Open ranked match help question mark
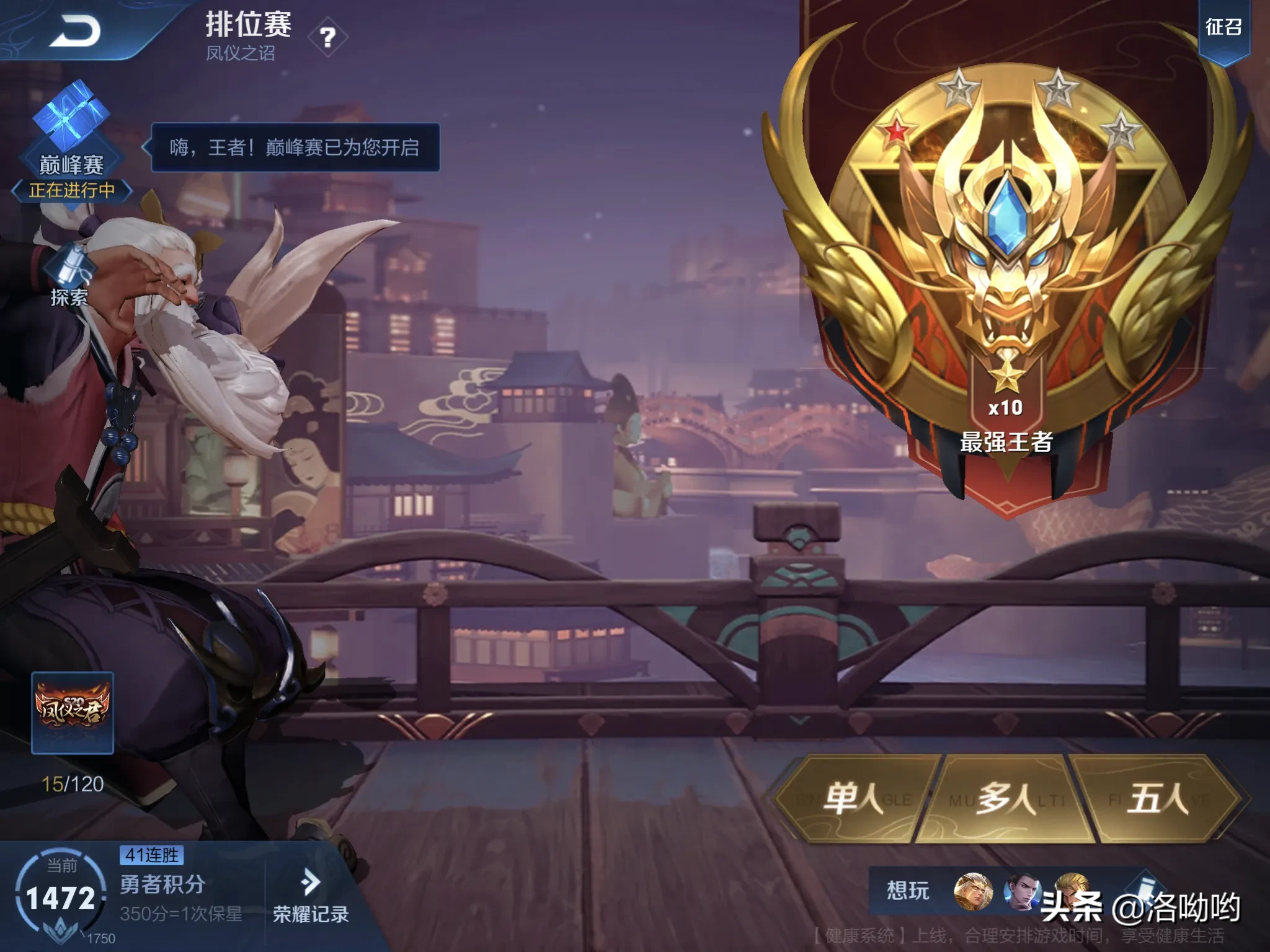The height and width of the screenshot is (952, 1270). point(327,38)
